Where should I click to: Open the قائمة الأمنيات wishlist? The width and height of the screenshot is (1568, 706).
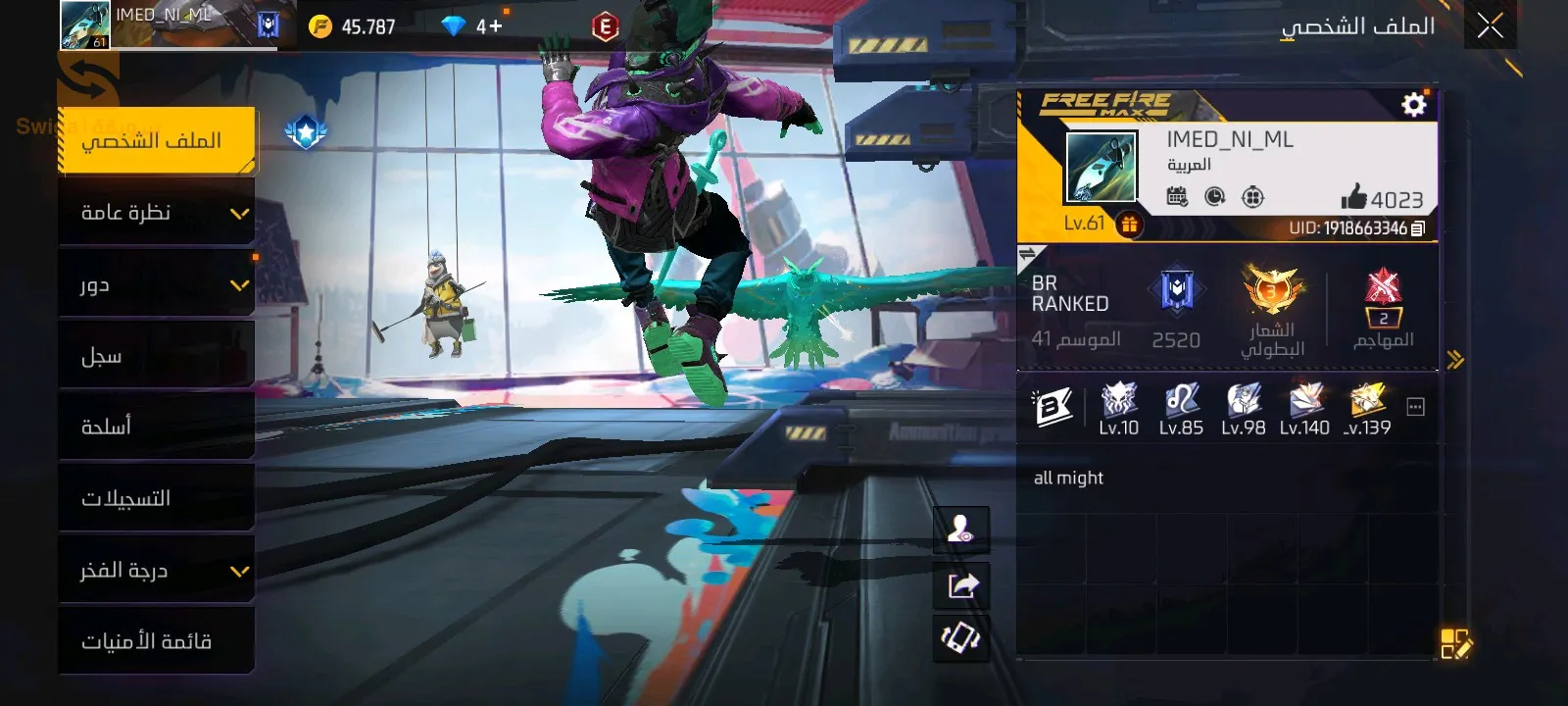(x=157, y=641)
